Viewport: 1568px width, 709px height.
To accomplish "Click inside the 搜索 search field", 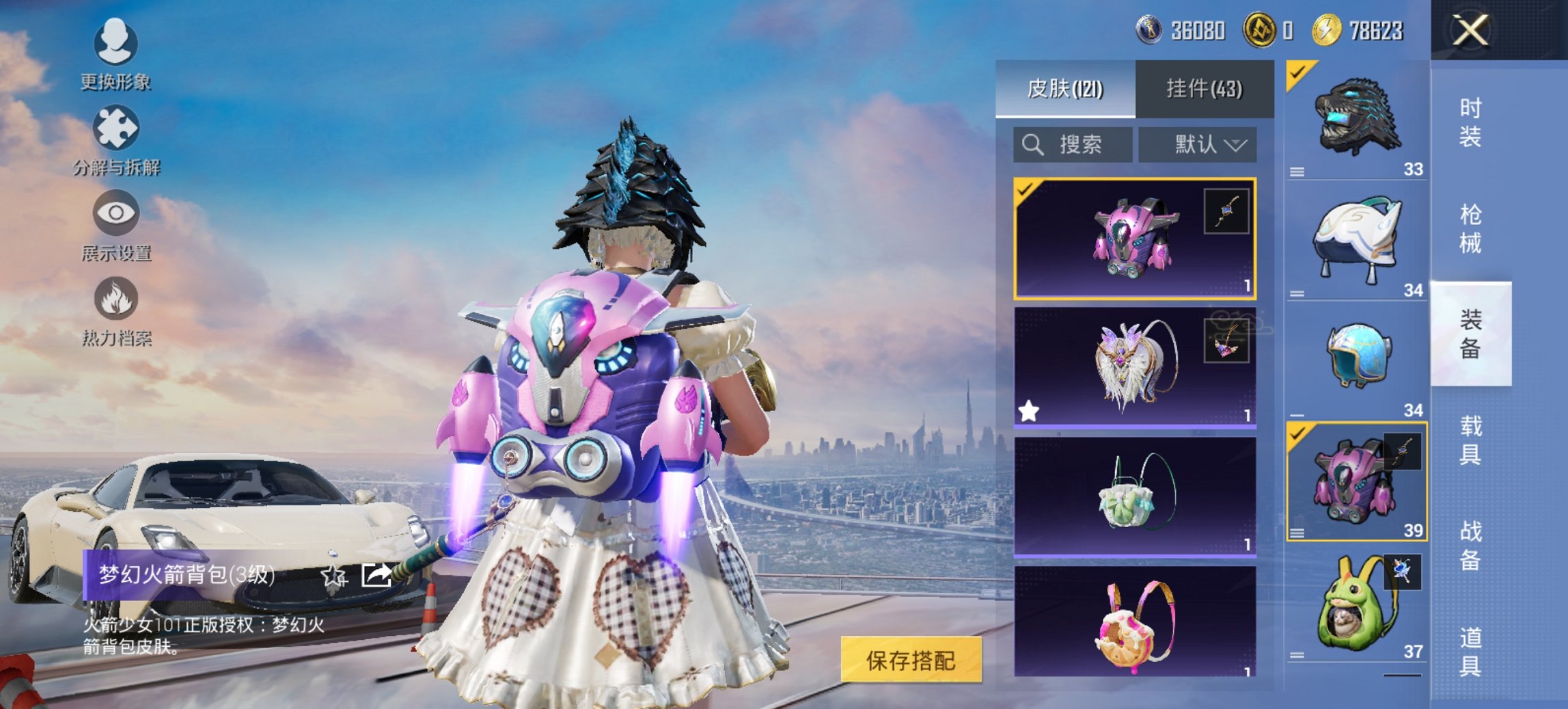I will click(x=1073, y=145).
